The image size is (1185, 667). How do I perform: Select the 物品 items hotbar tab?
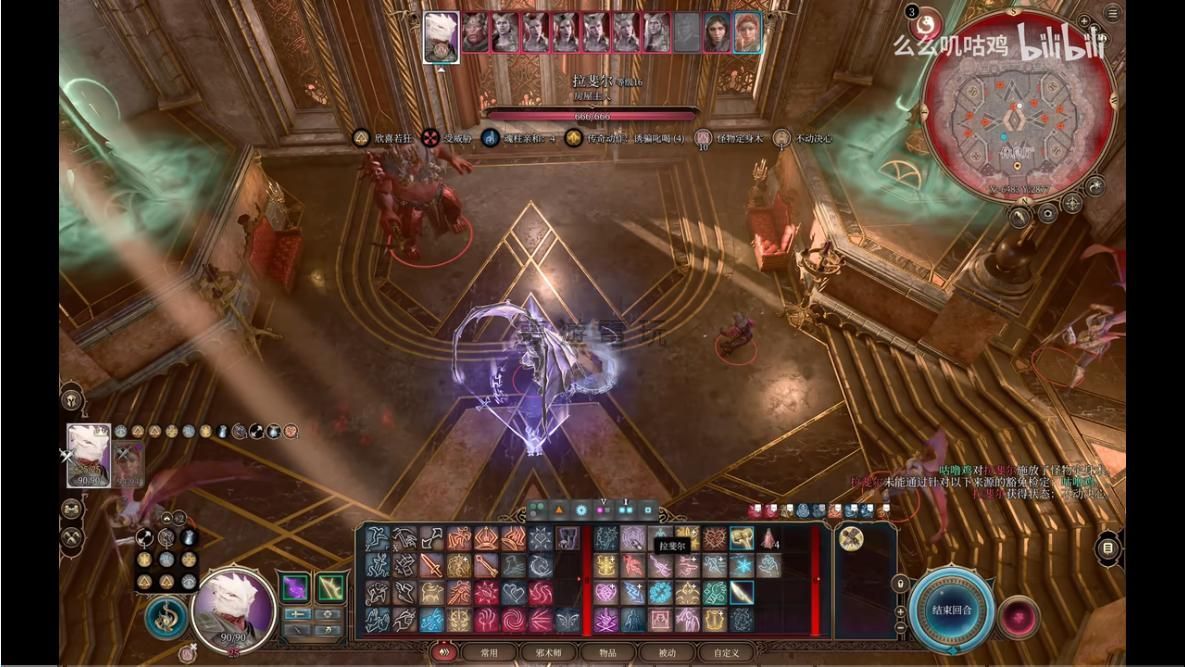click(x=608, y=653)
